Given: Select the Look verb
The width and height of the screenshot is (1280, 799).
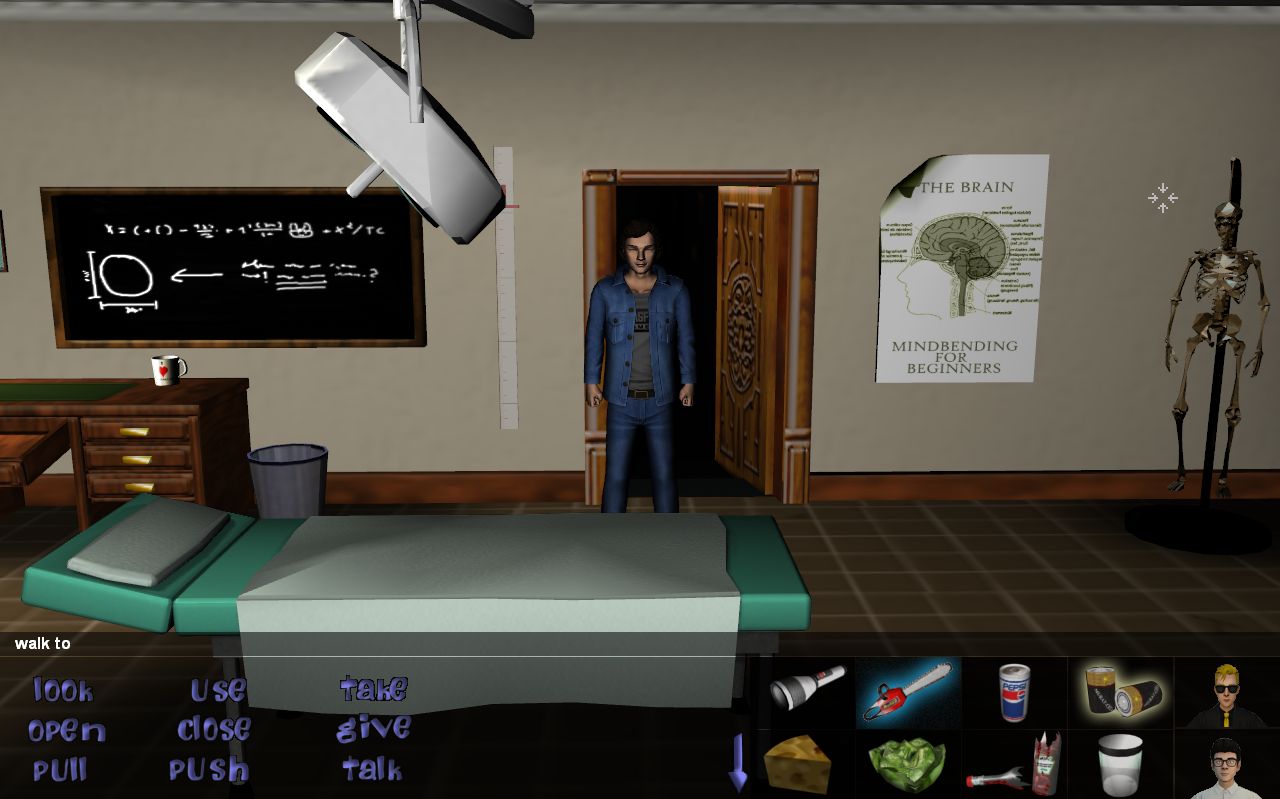Looking at the screenshot, I should (x=63, y=690).
